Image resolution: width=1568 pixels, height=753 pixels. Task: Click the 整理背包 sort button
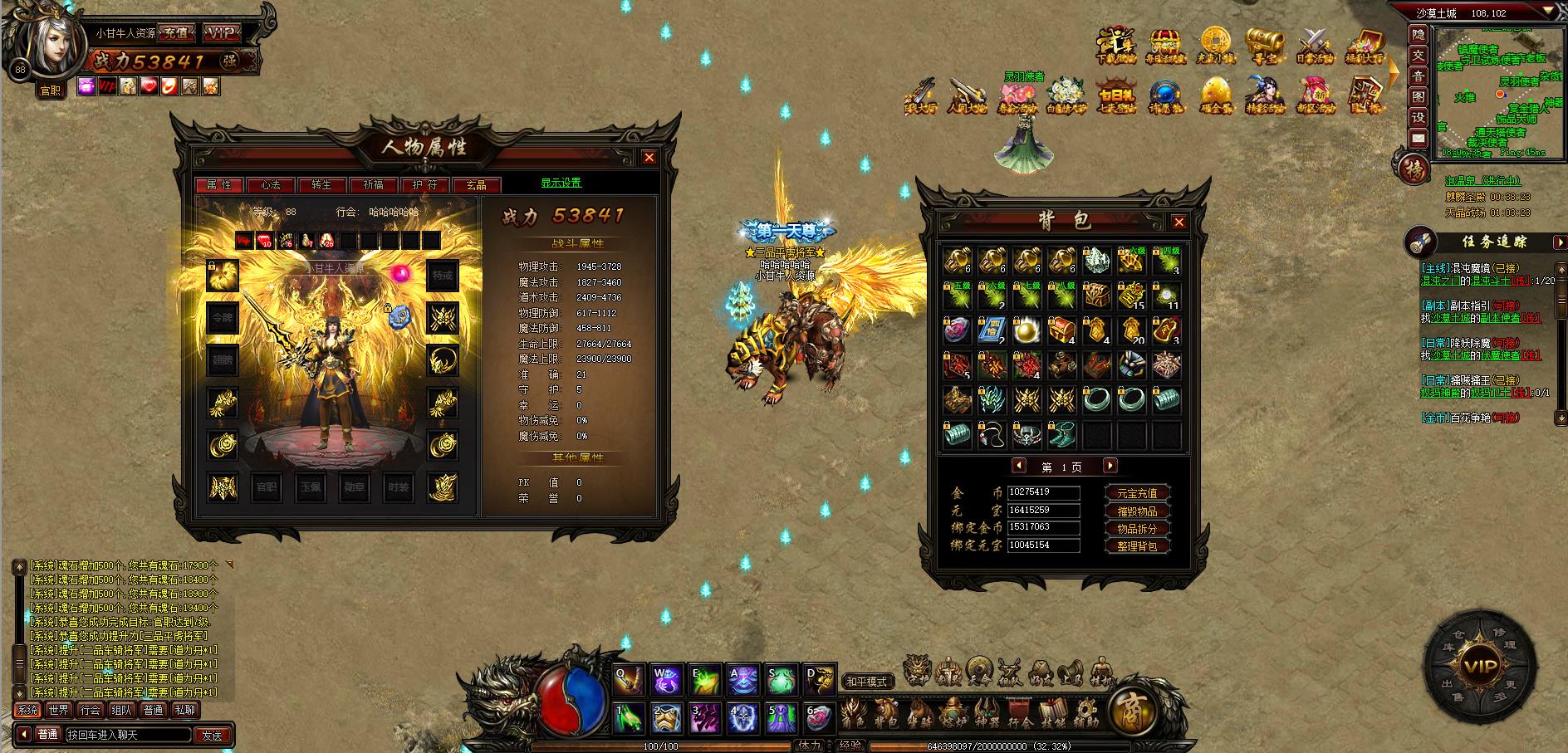(1137, 546)
